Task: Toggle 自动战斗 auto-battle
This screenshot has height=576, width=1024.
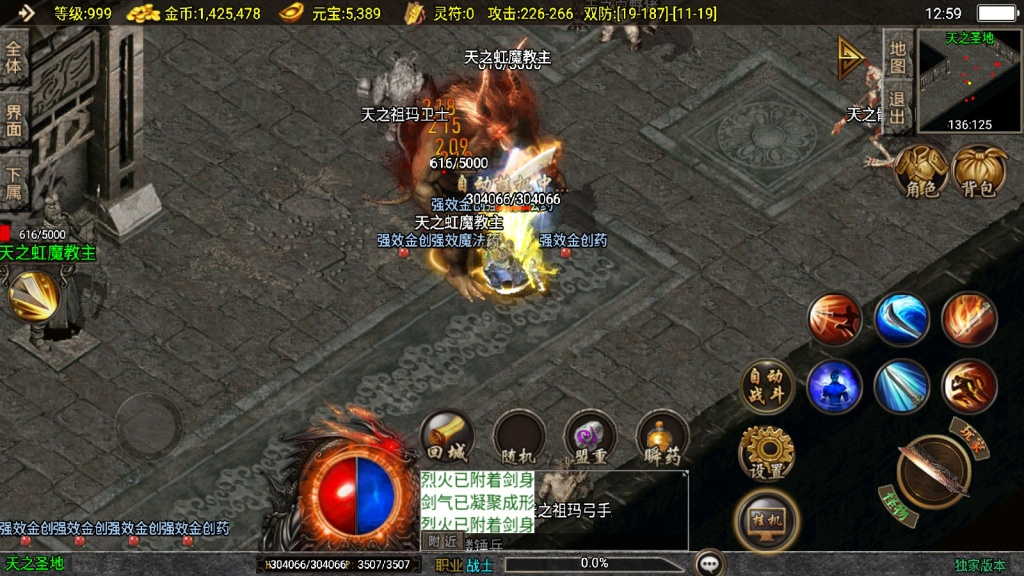Action: click(768, 386)
